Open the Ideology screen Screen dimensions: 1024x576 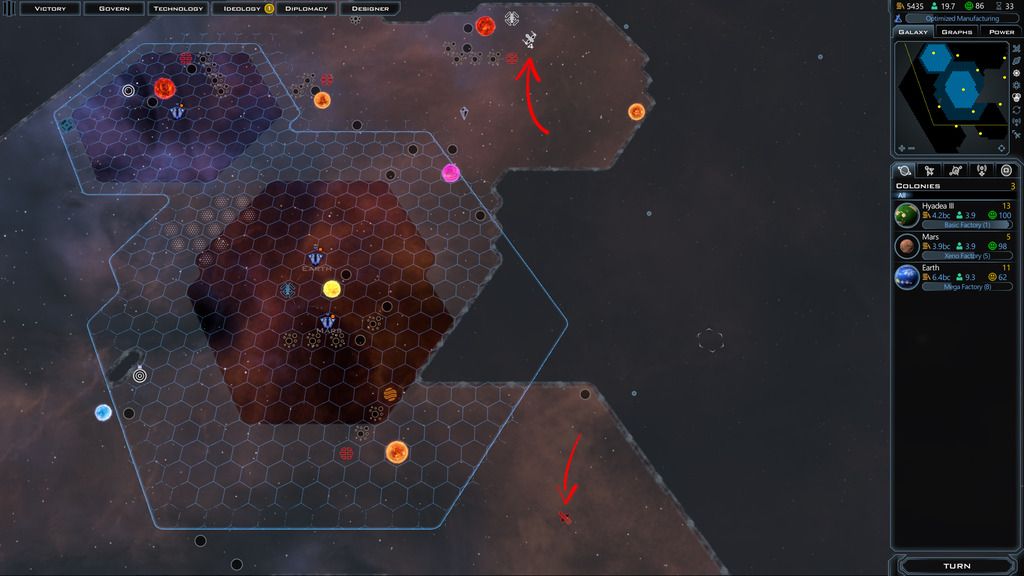[x=242, y=8]
